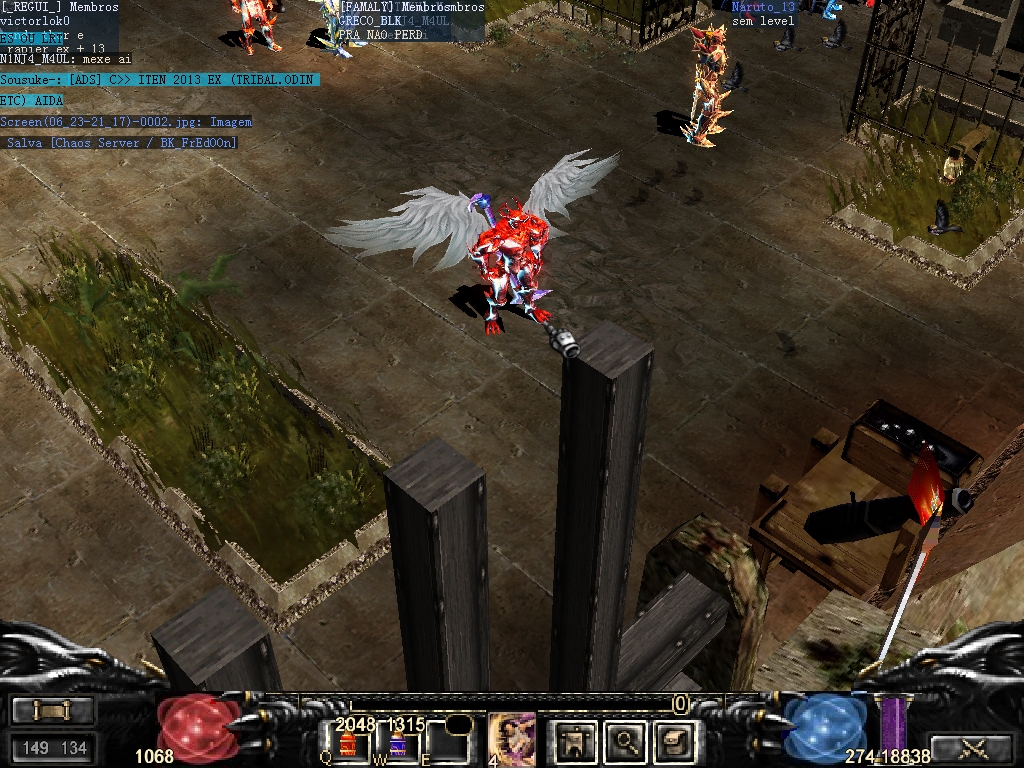Click the crossed swords button
1024x768 pixels.
971,747
